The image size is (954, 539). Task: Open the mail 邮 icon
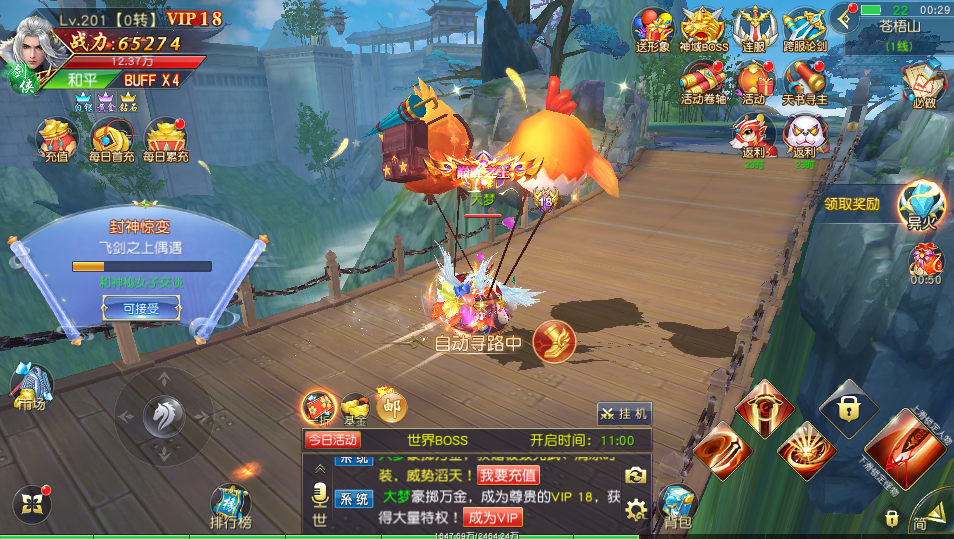(390, 405)
